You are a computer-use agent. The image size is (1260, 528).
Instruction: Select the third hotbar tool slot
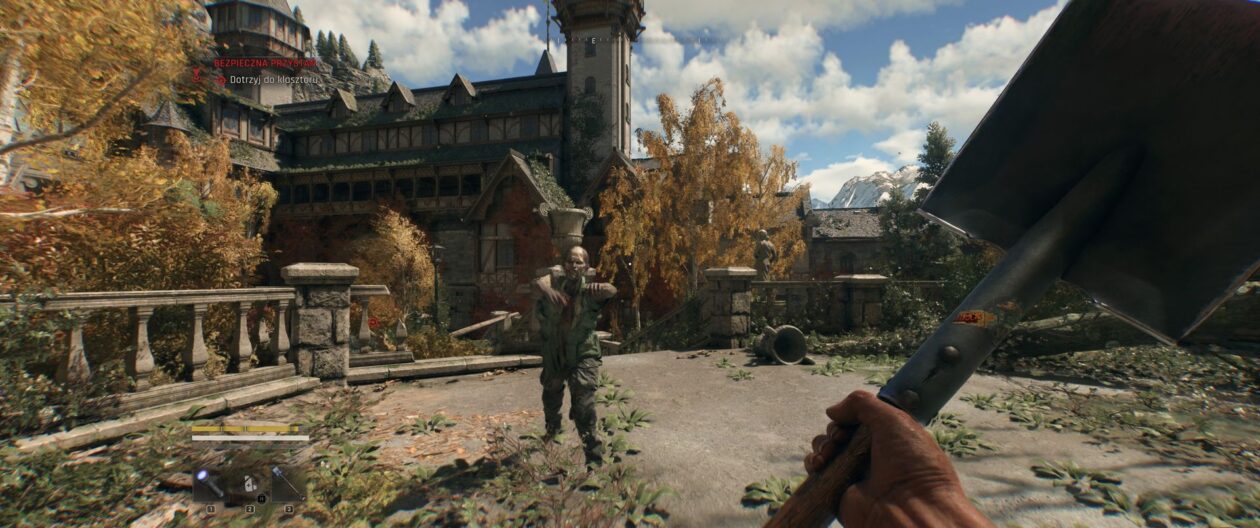(x=288, y=484)
